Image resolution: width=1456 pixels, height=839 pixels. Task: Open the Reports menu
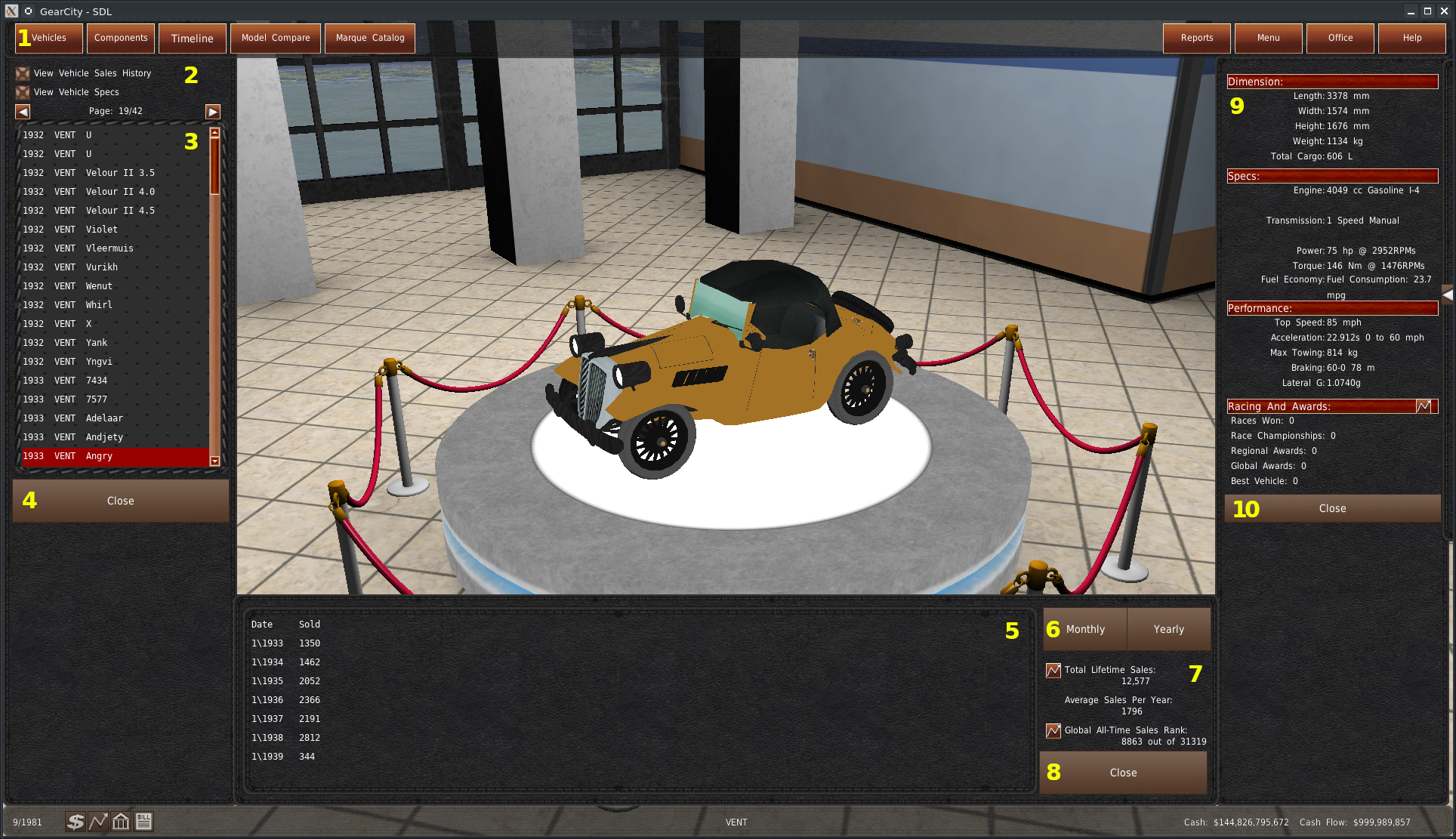tap(1196, 38)
